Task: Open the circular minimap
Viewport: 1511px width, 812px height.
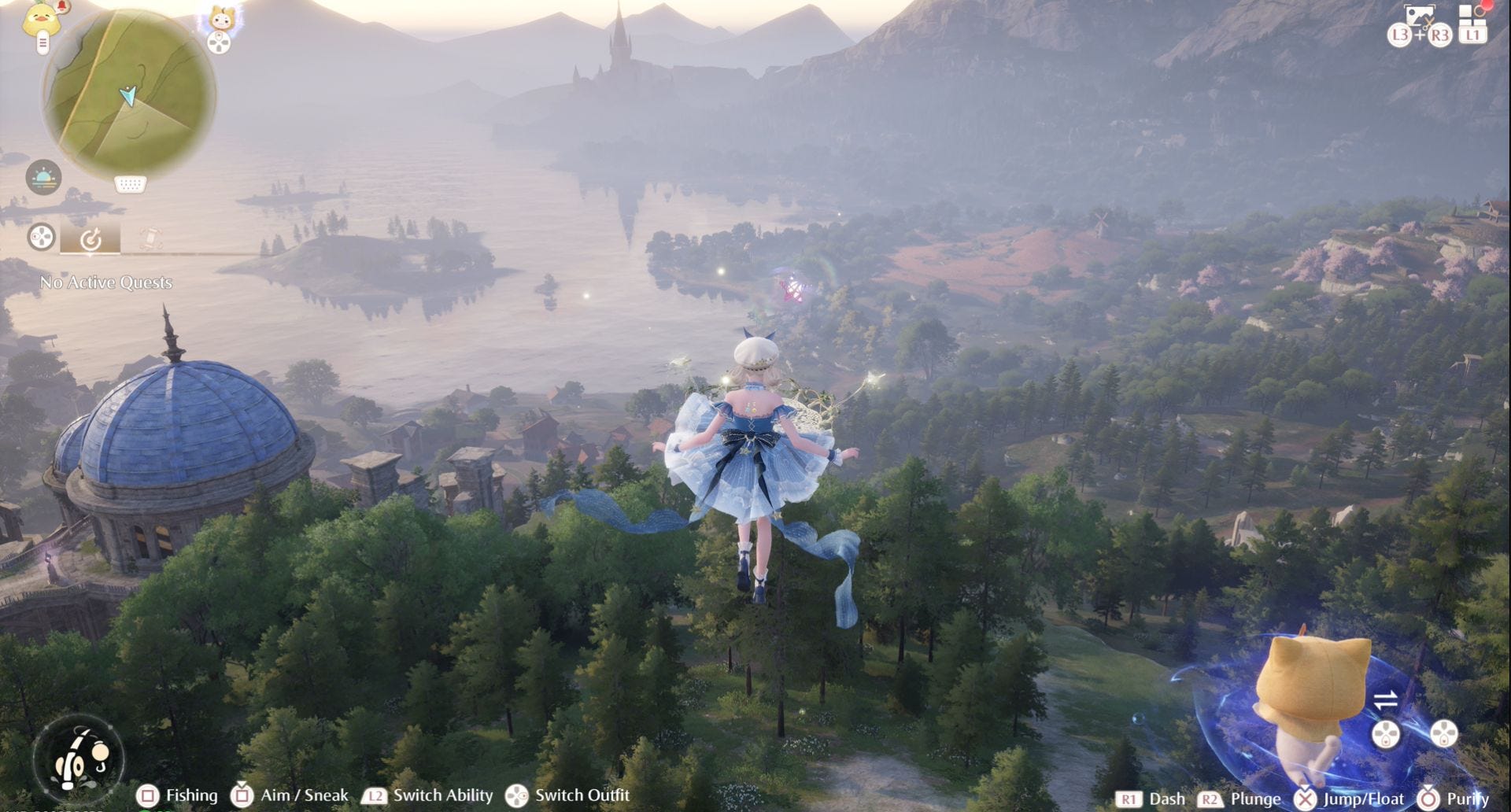Action: click(x=128, y=93)
